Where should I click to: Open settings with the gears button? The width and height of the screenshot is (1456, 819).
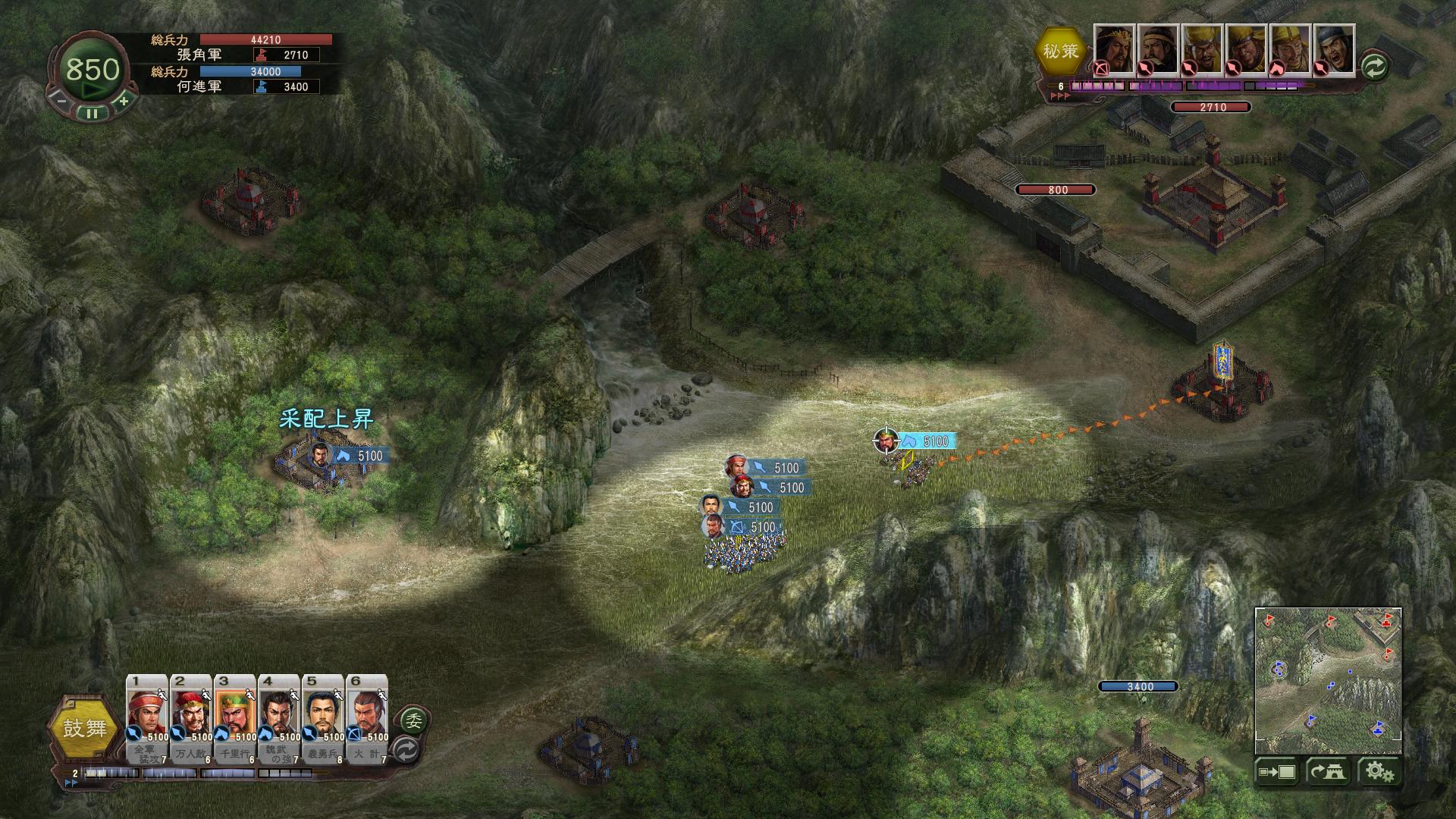[x=1379, y=772]
